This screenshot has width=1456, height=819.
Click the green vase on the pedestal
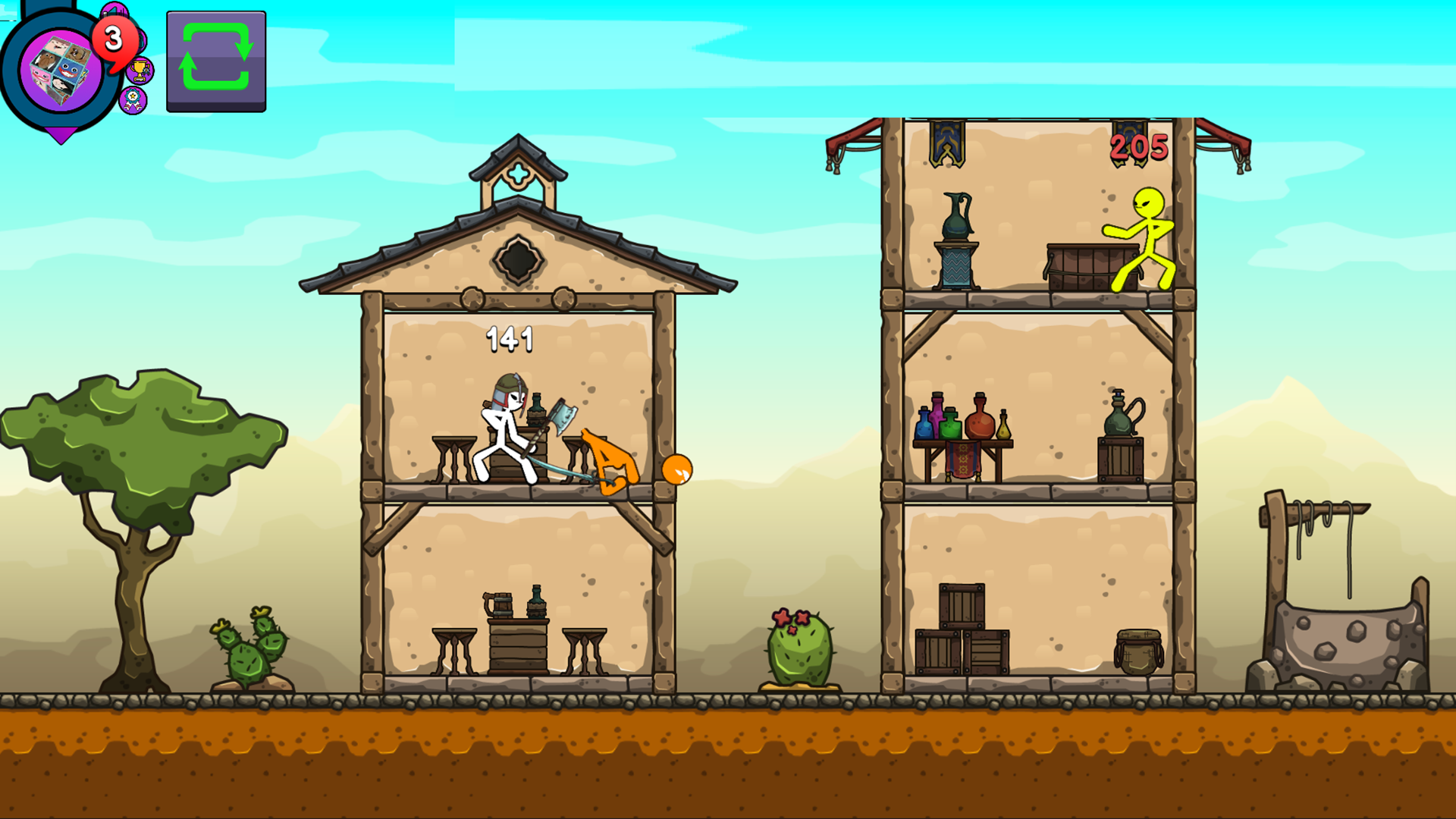(957, 220)
